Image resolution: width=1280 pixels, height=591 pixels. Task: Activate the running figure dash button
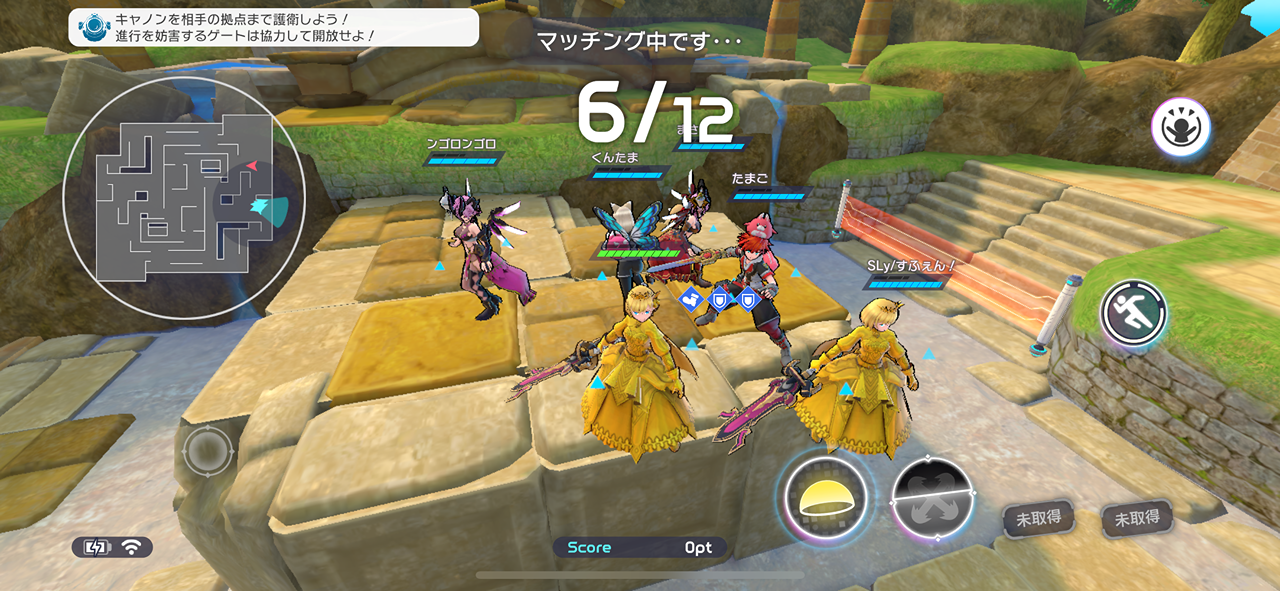(x=1134, y=313)
